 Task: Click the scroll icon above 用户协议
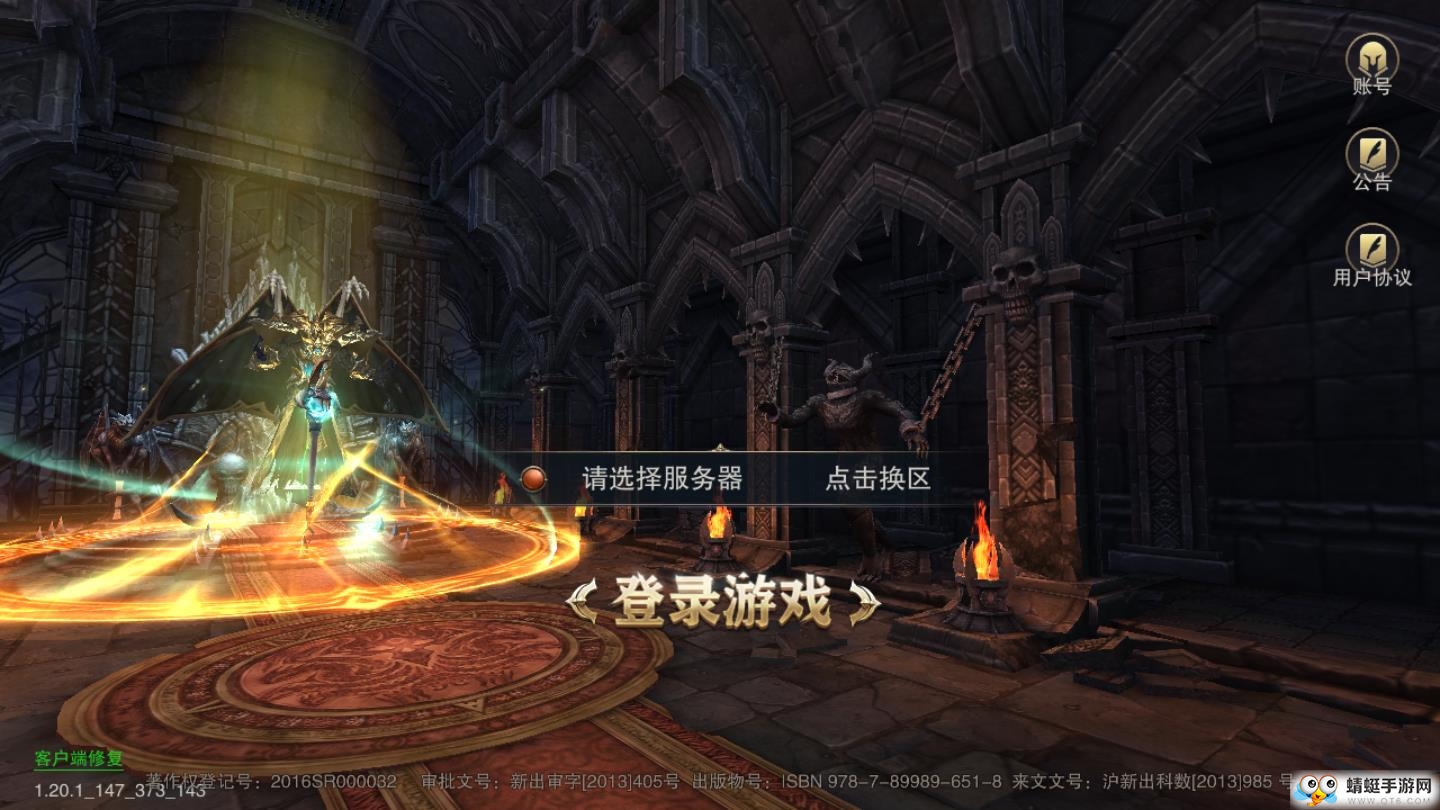[x=1374, y=243]
